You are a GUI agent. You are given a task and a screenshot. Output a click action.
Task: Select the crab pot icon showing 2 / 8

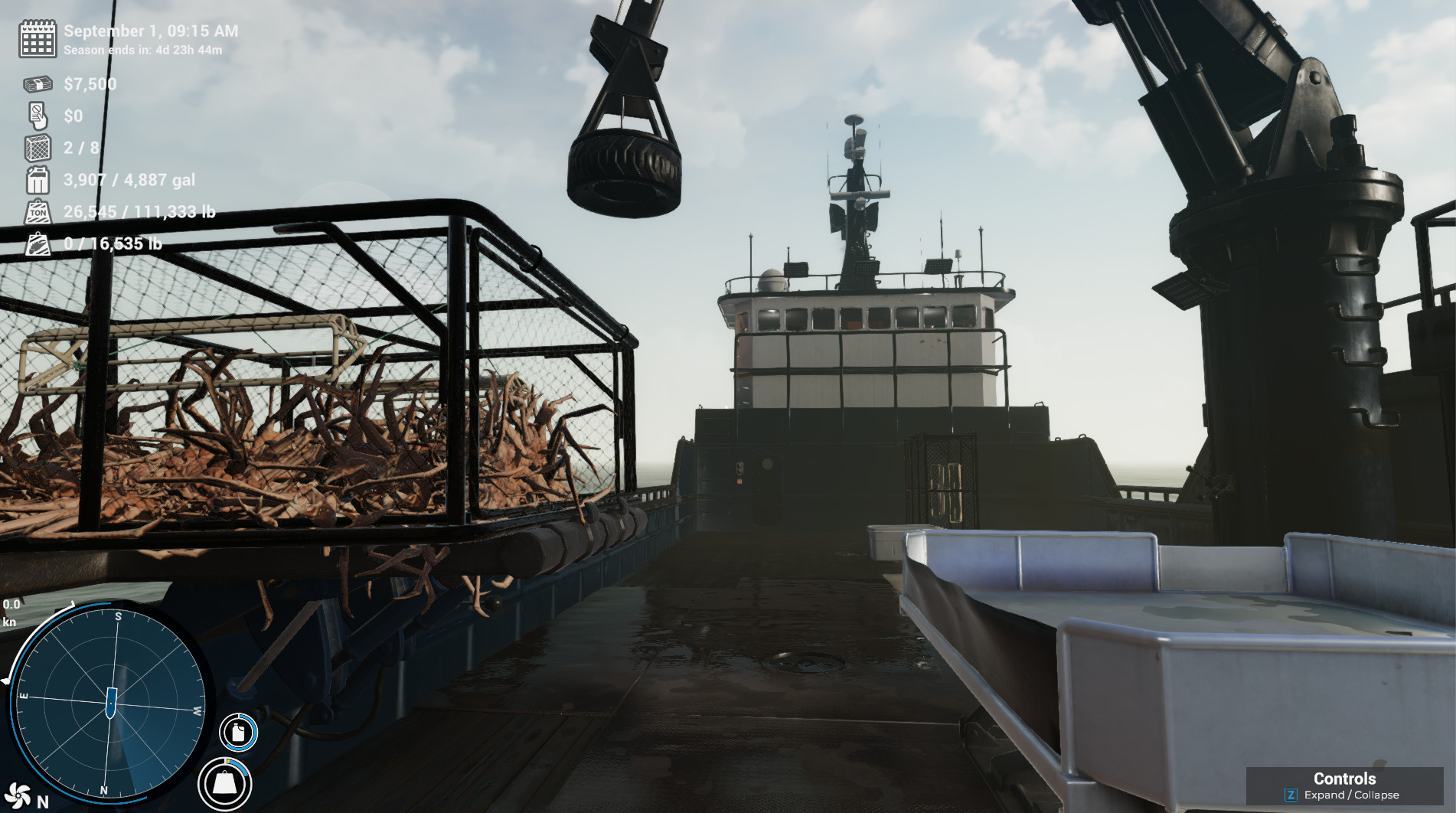point(37,148)
